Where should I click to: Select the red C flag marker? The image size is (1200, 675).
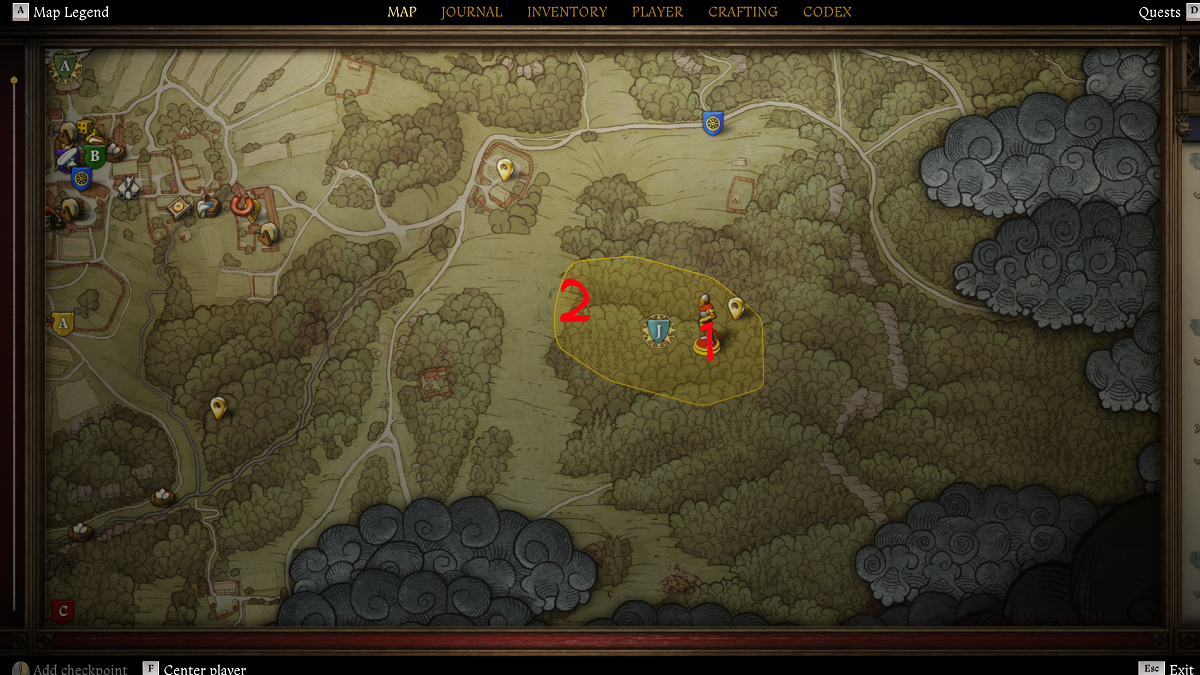pyautogui.click(x=63, y=610)
